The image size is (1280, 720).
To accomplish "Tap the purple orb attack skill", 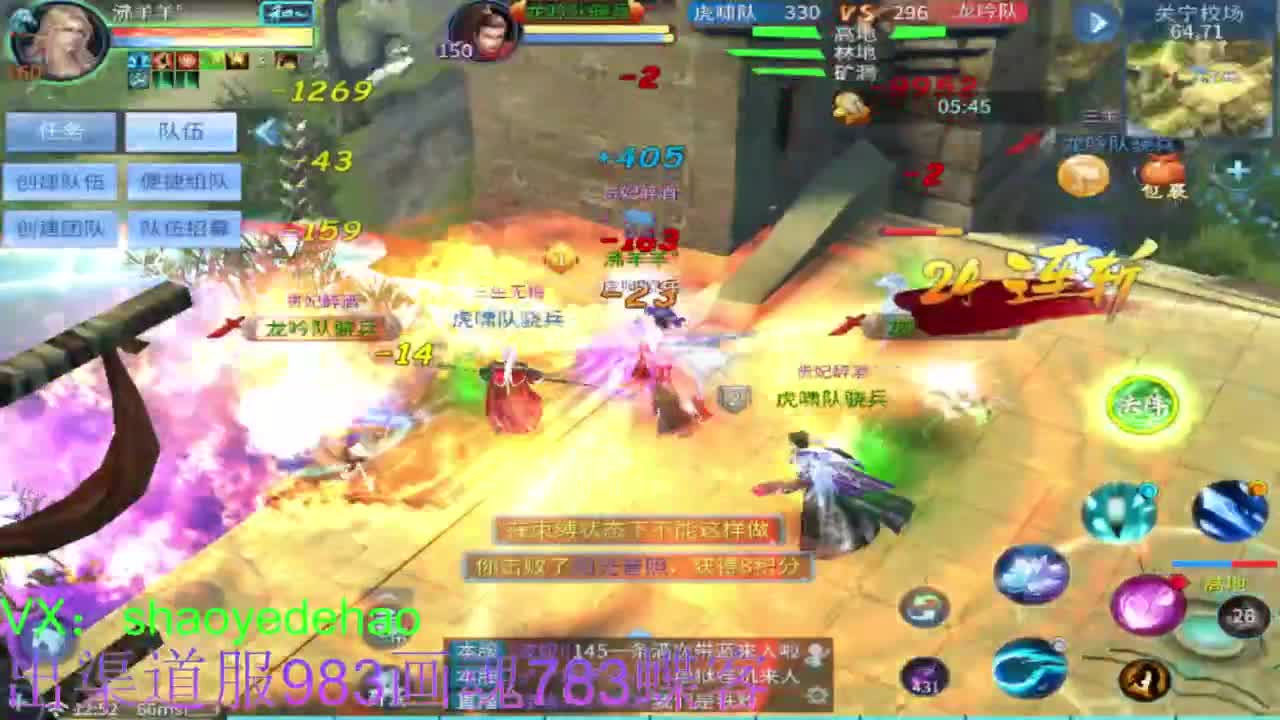I will [1148, 604].
